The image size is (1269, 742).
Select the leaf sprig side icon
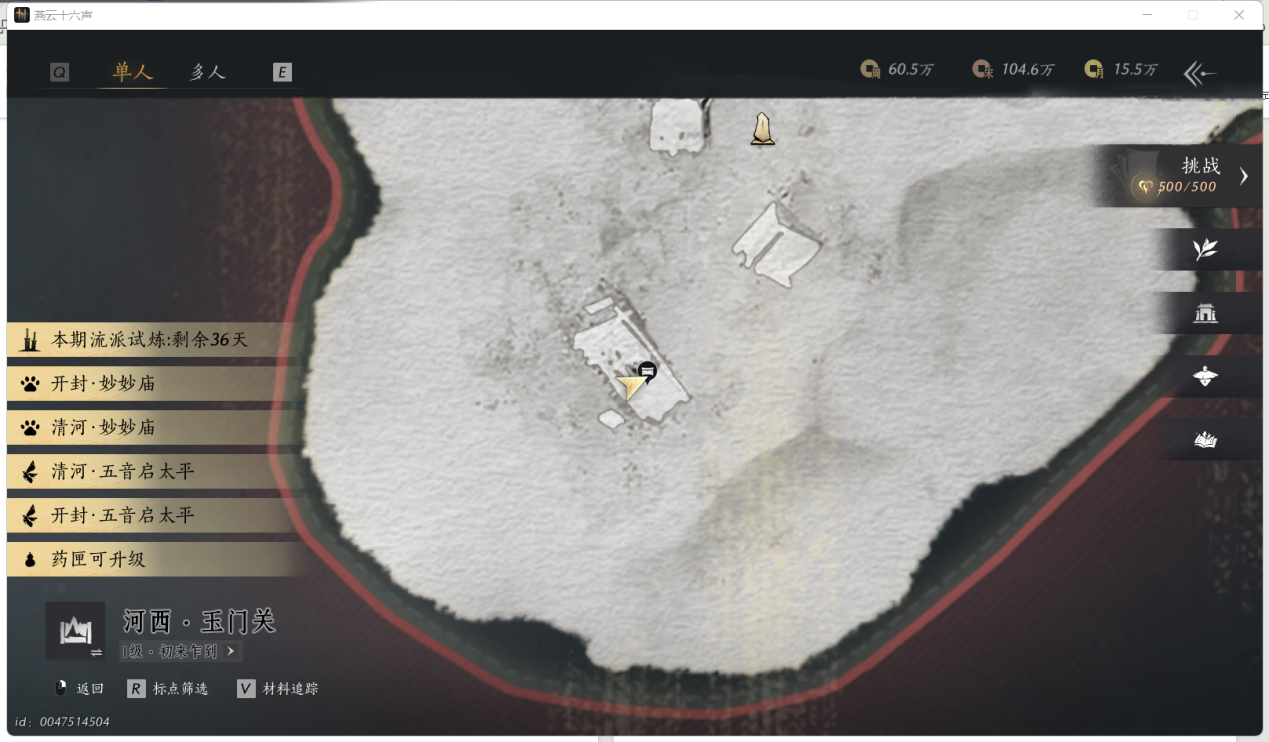tap(1205, 249)
